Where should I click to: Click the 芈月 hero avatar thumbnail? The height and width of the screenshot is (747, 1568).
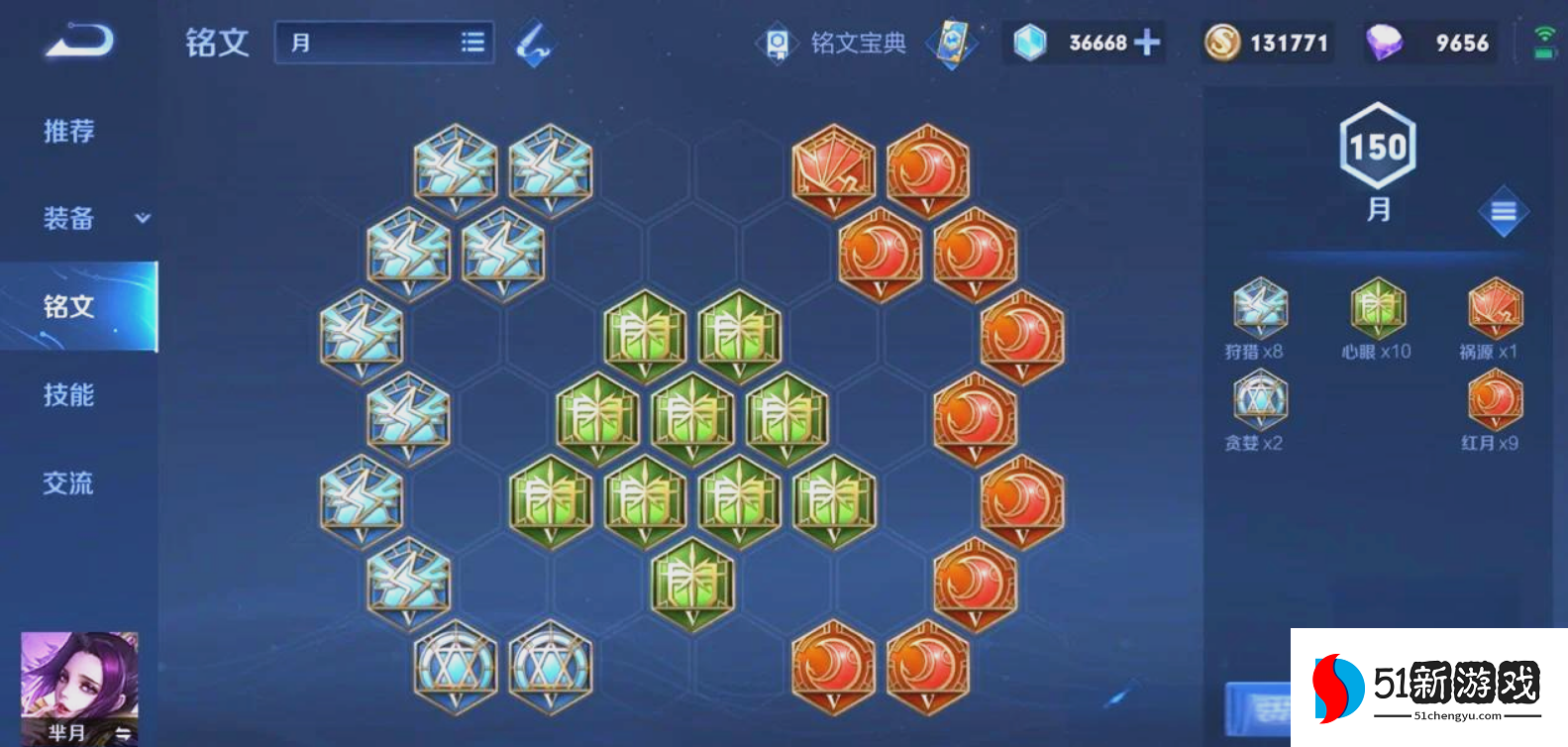tap(79, 684)
